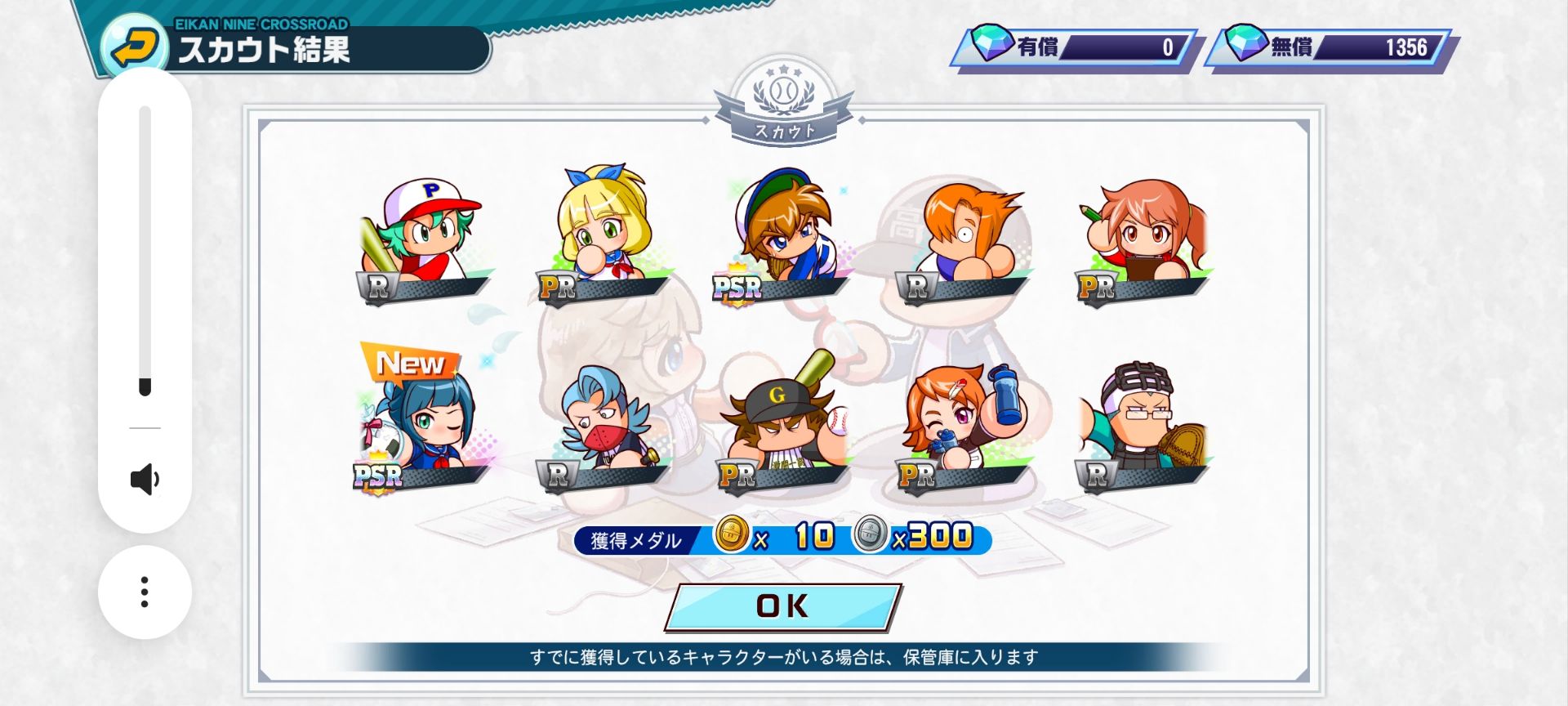The width and height of the screenshot is (1568, 706).
Task: Select the PR girl holding a pencil
Action: pos(1143,237)
